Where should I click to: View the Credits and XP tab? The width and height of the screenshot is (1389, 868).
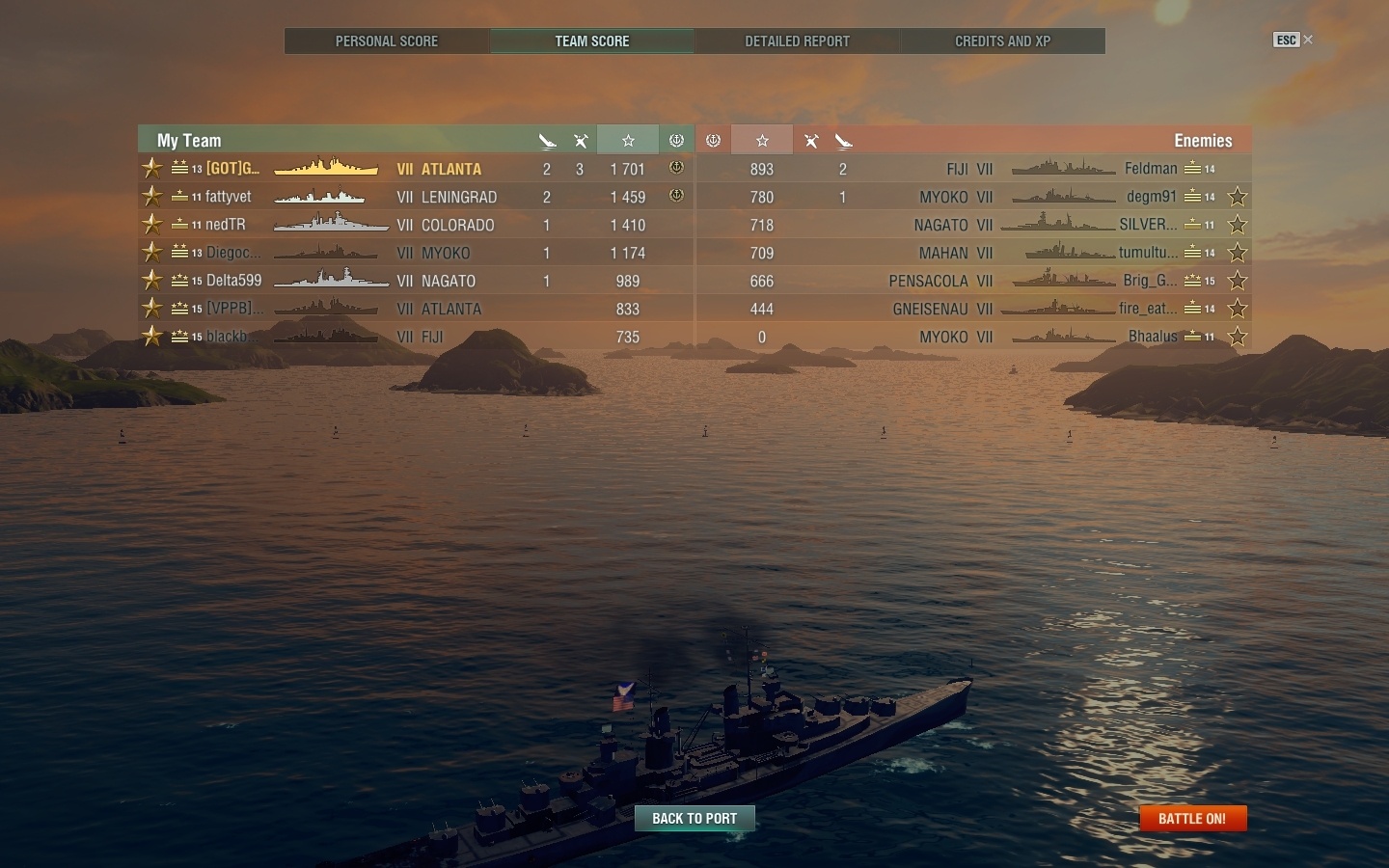click(1002, 41)
